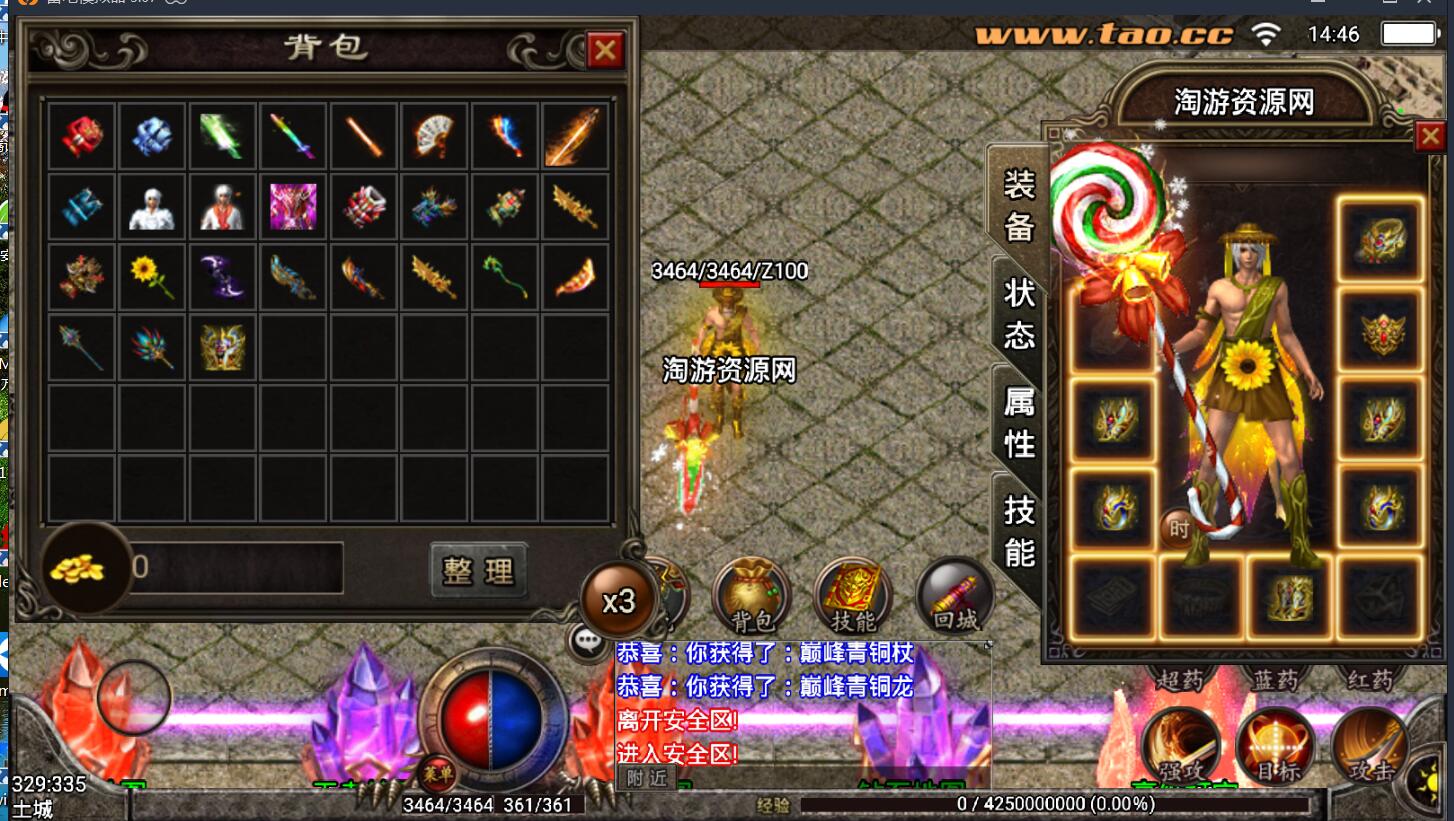Click the 整理 sort button
1454x821 pixels.
(478, 570)
